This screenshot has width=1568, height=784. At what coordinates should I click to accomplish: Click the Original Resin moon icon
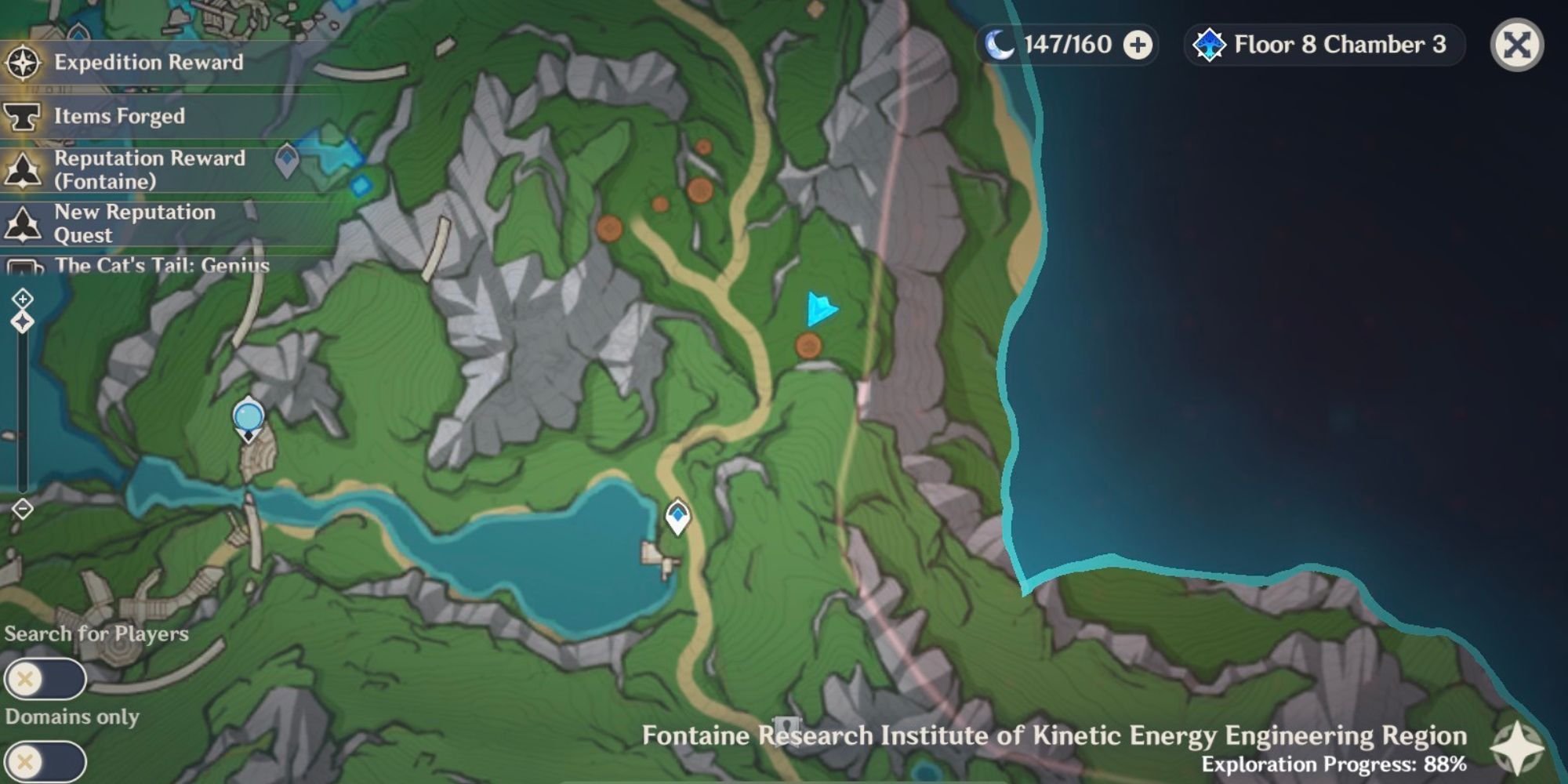point(997,45)
